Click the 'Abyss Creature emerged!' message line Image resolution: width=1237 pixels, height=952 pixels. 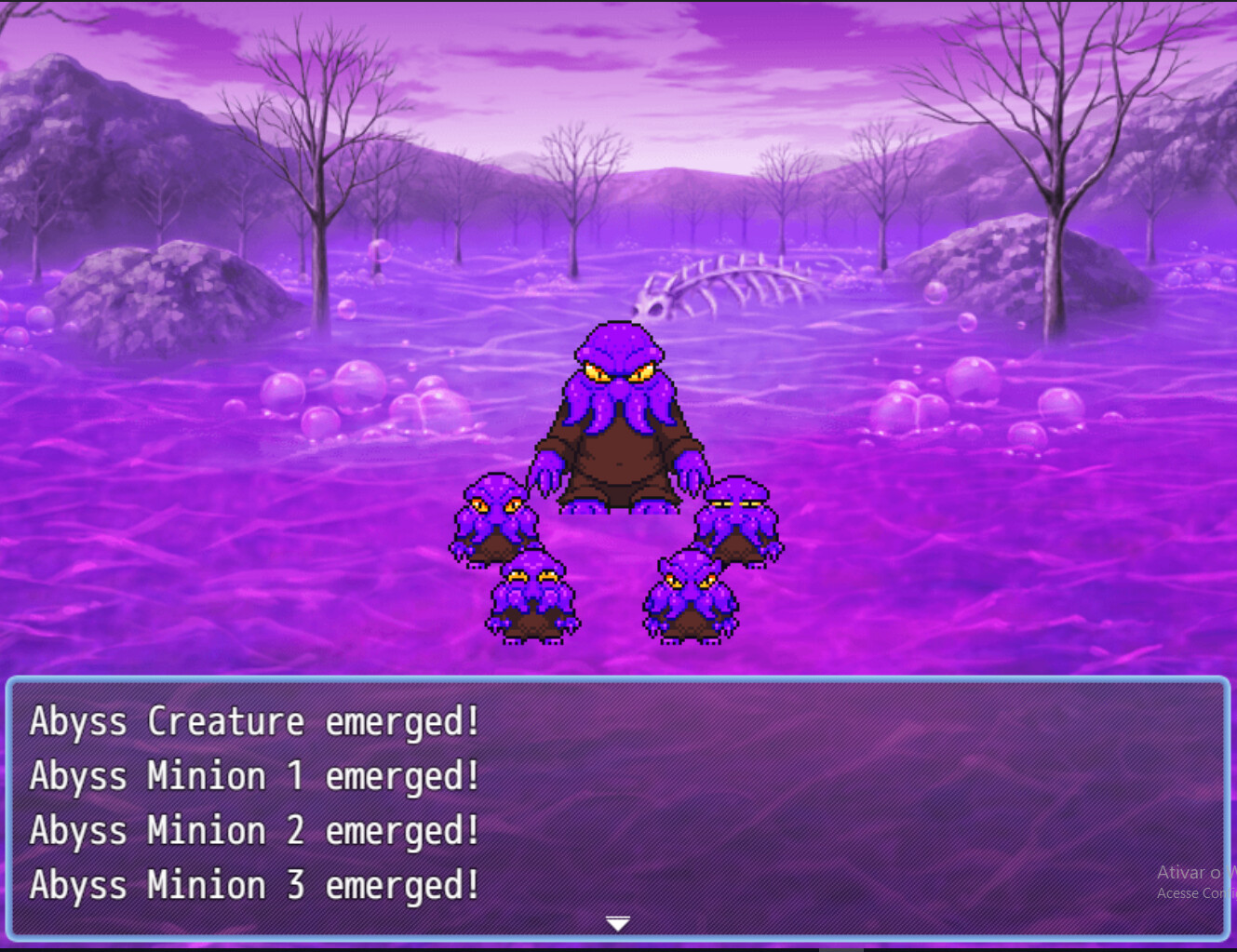coord(253,721)
